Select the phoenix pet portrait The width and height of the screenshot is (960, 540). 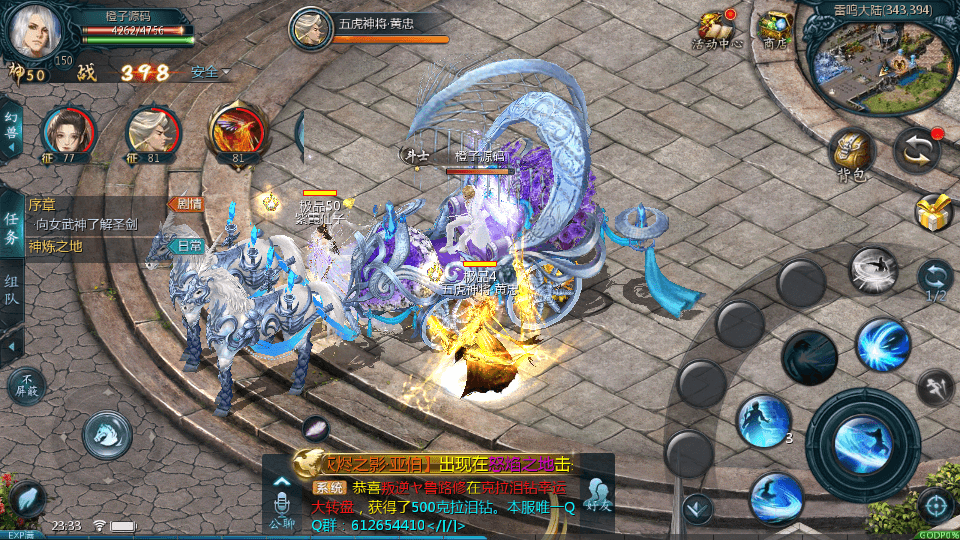tap(236, 132)
